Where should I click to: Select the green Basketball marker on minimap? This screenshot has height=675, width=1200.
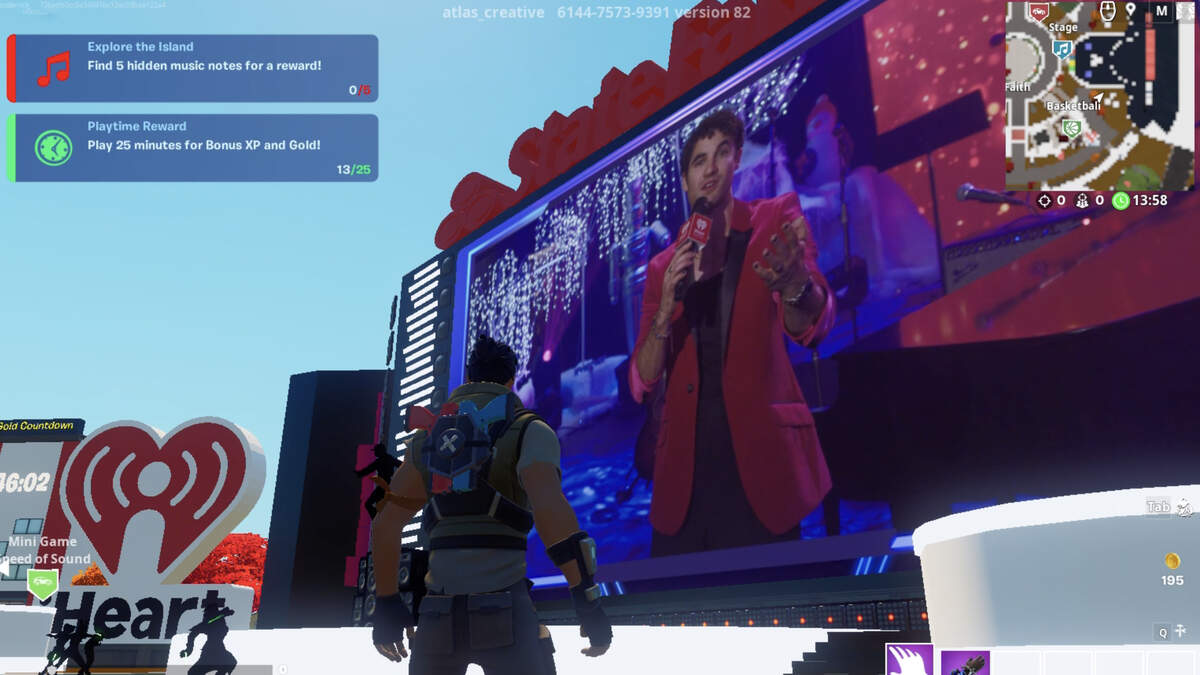click(1072, 127)
